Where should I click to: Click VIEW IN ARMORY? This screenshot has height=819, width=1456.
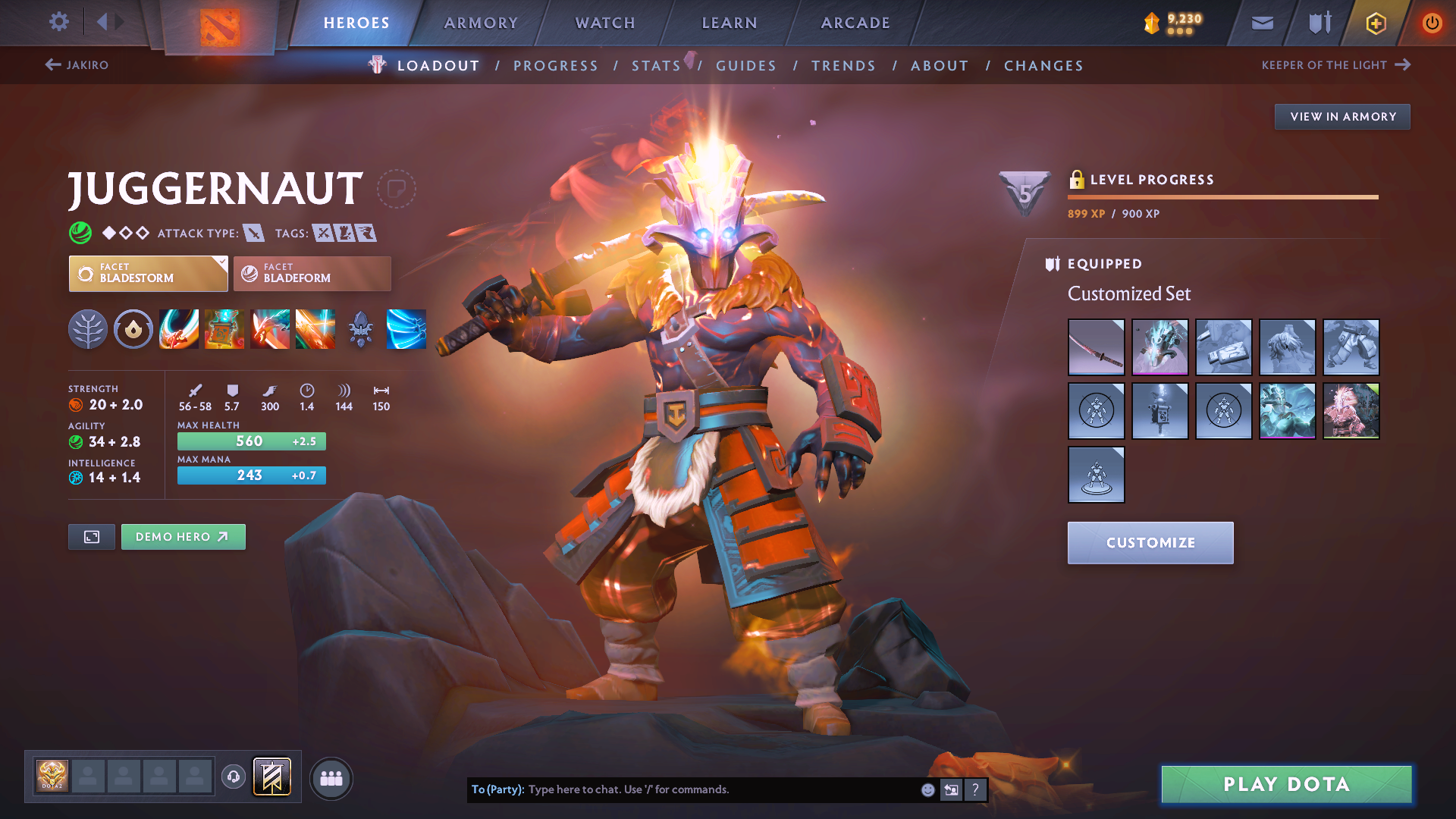point(1341,116)
